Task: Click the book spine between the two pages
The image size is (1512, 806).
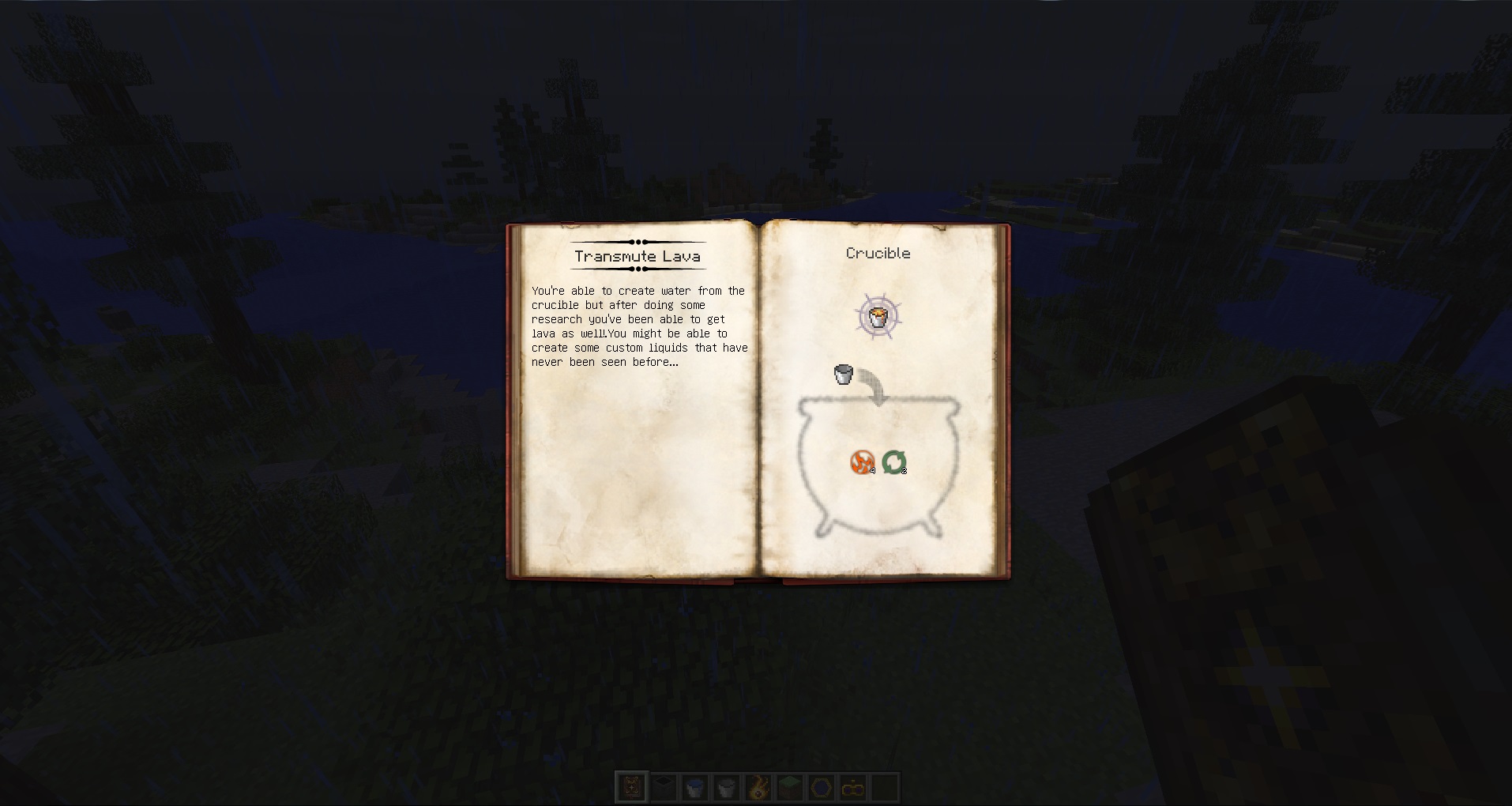Action: tap(758, 395)
